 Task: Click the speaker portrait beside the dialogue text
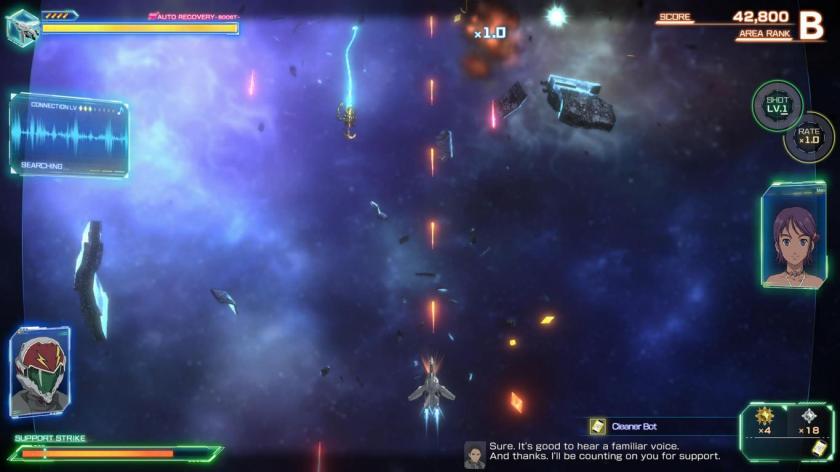click(x=475, y=454)
